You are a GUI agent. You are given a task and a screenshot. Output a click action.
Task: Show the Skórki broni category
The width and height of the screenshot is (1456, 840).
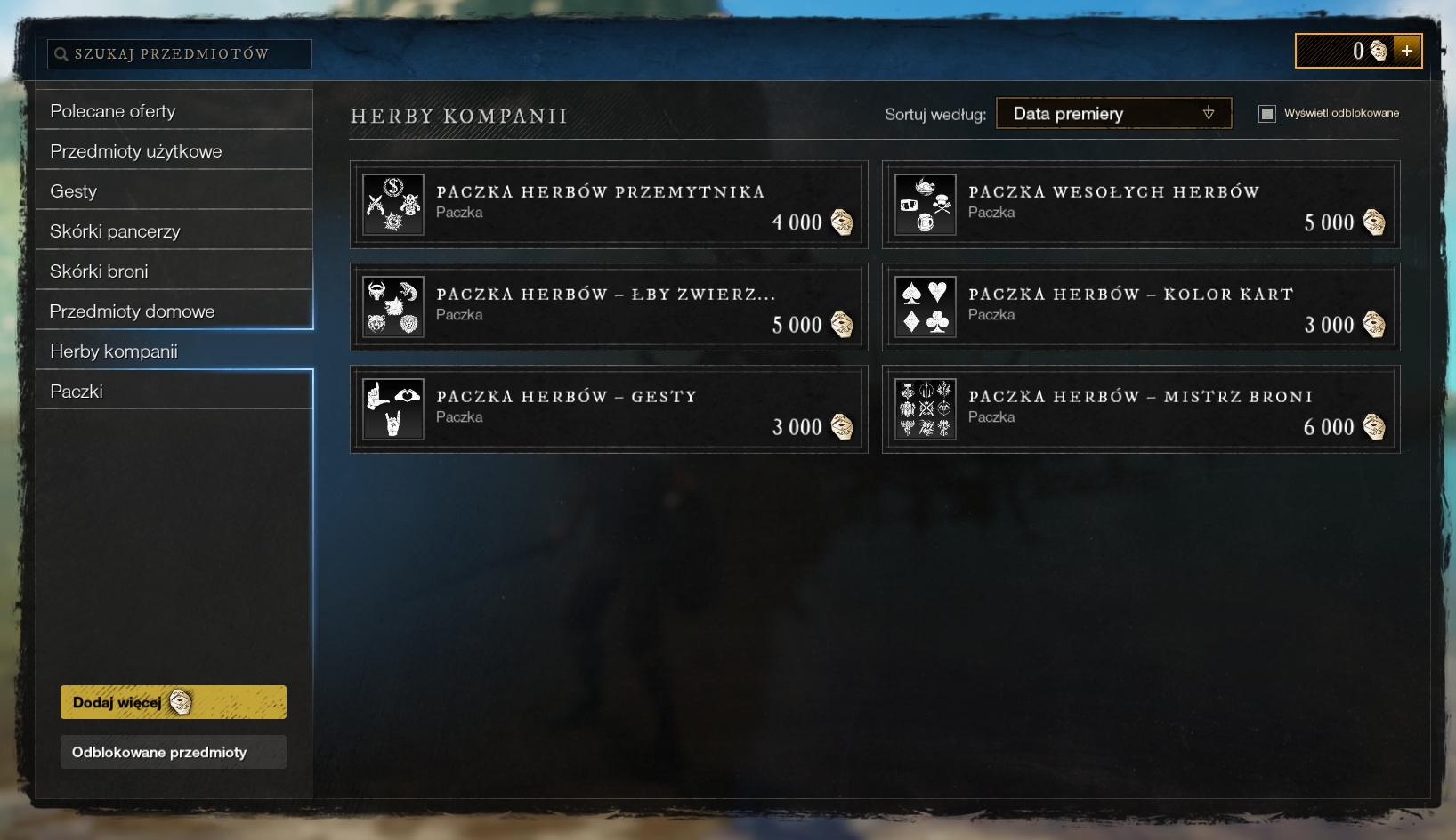174,271
